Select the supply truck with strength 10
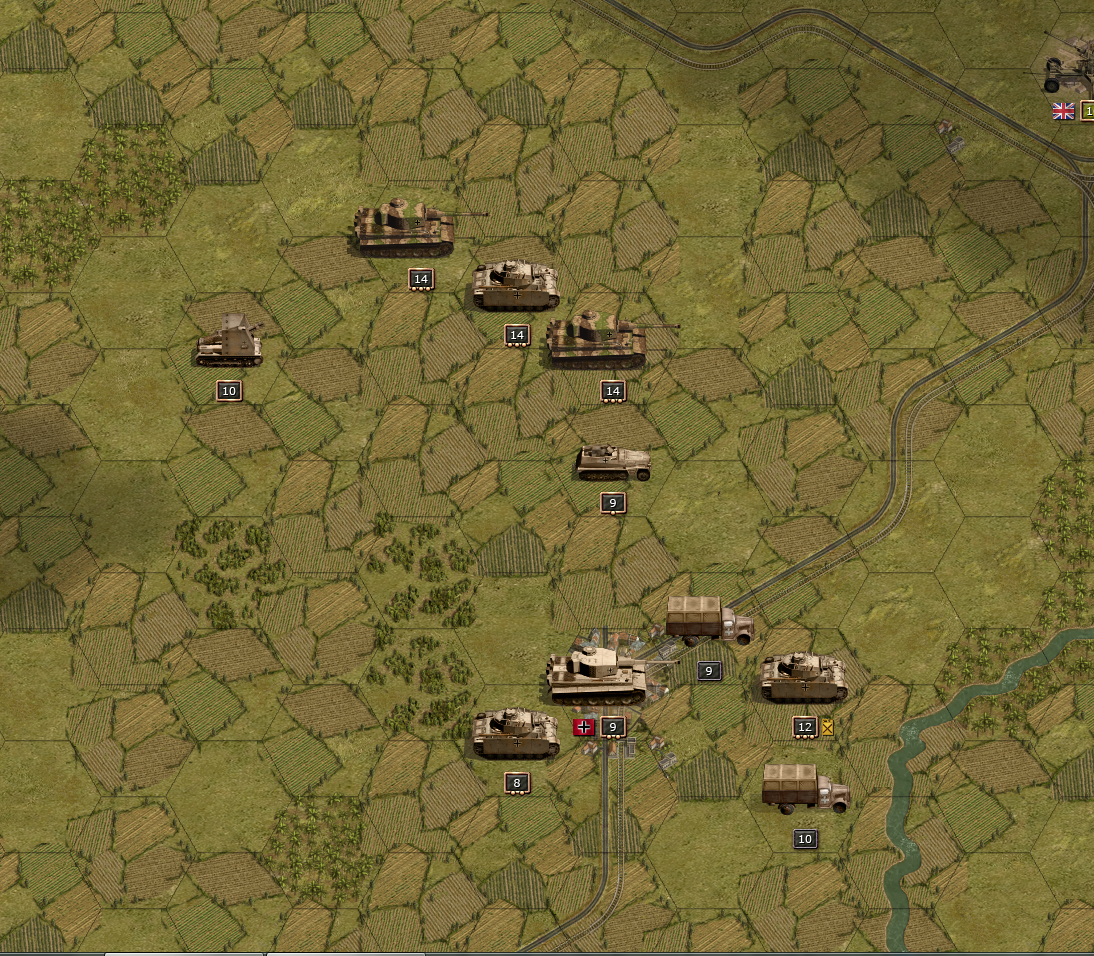This screenshot has height=956, width=1094. pyautogui.click(x=805, y=787)
